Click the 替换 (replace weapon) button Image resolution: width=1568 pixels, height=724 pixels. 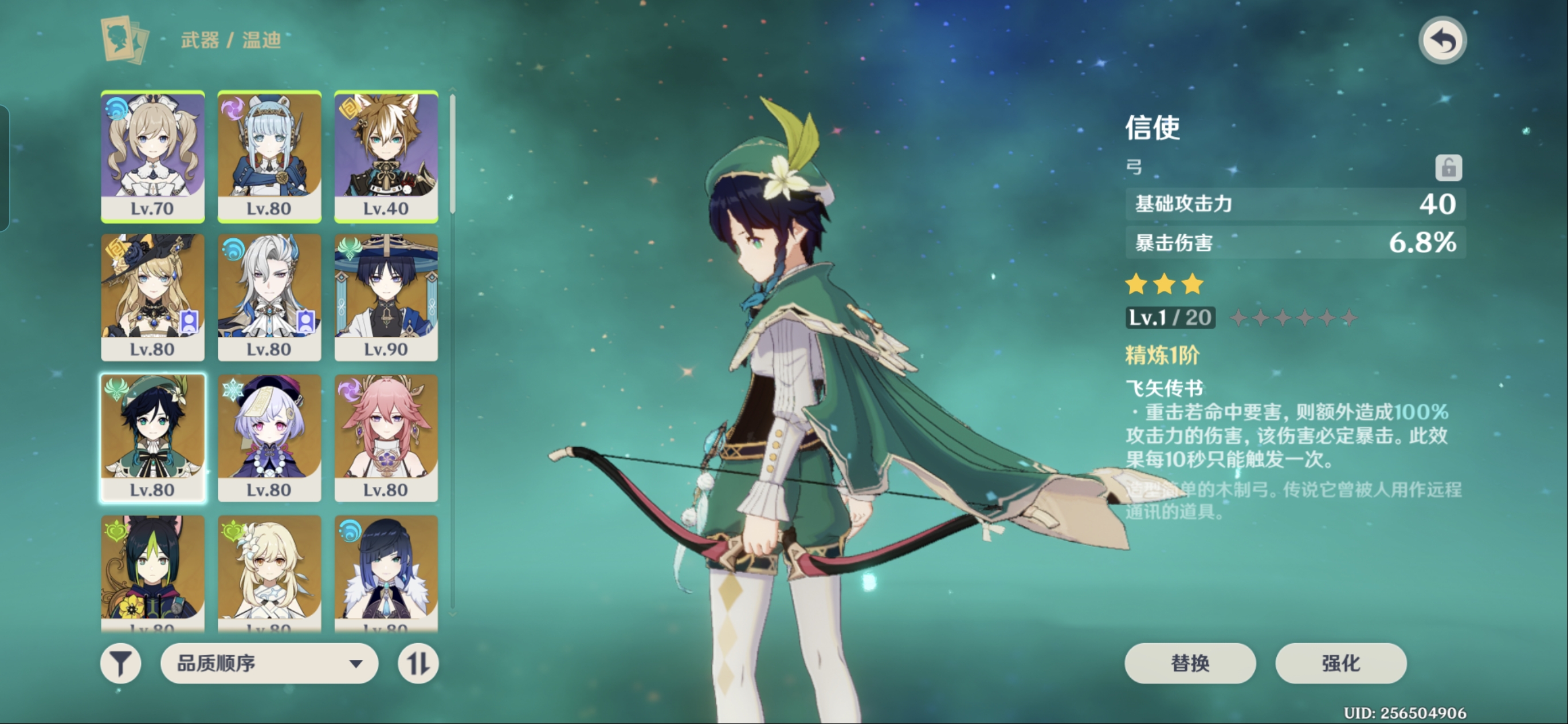(x=1189, y=663)
